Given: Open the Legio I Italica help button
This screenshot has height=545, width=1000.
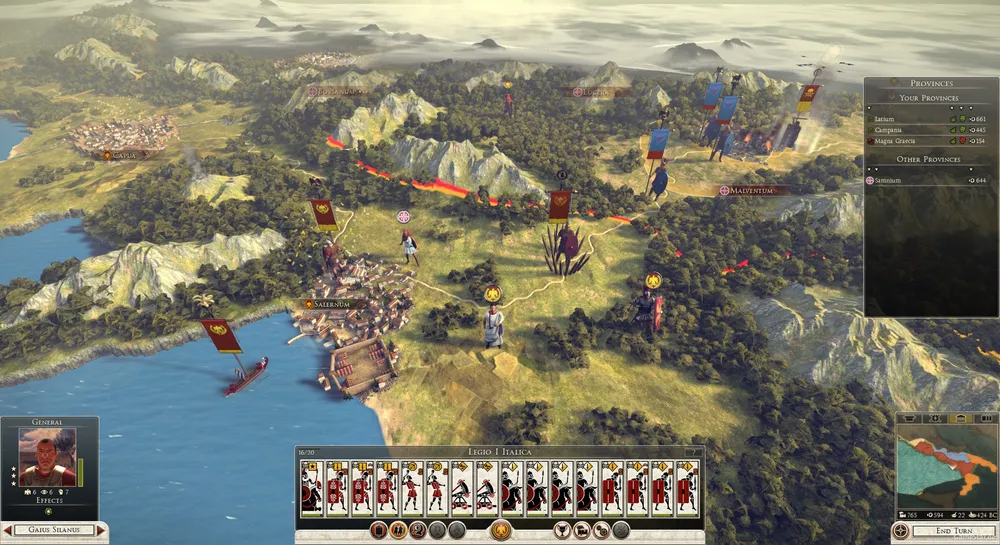Looking at the screenshot, I should pyautogui.click(x=689, y=452).
